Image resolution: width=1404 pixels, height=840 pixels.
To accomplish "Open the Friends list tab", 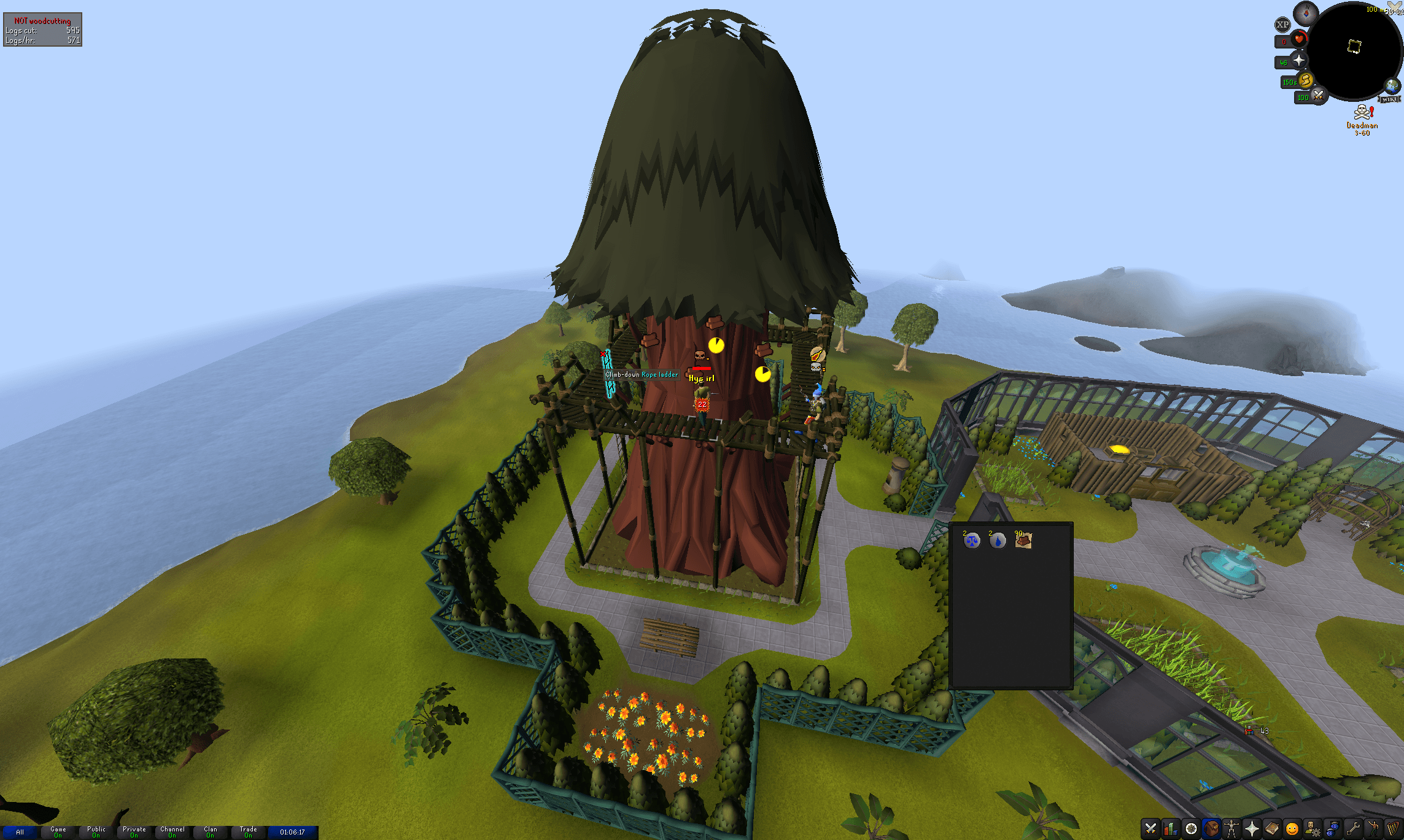I will pyautogui.click(x=1333, y=829).
